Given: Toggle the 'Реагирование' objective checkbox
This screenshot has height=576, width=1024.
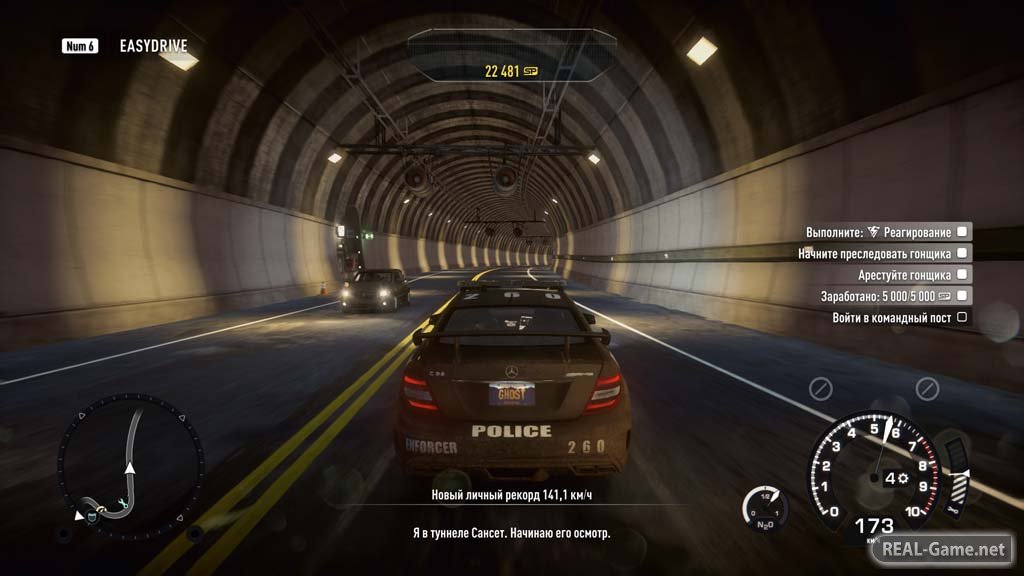Looking at the screenshot, I should [962, 231].
